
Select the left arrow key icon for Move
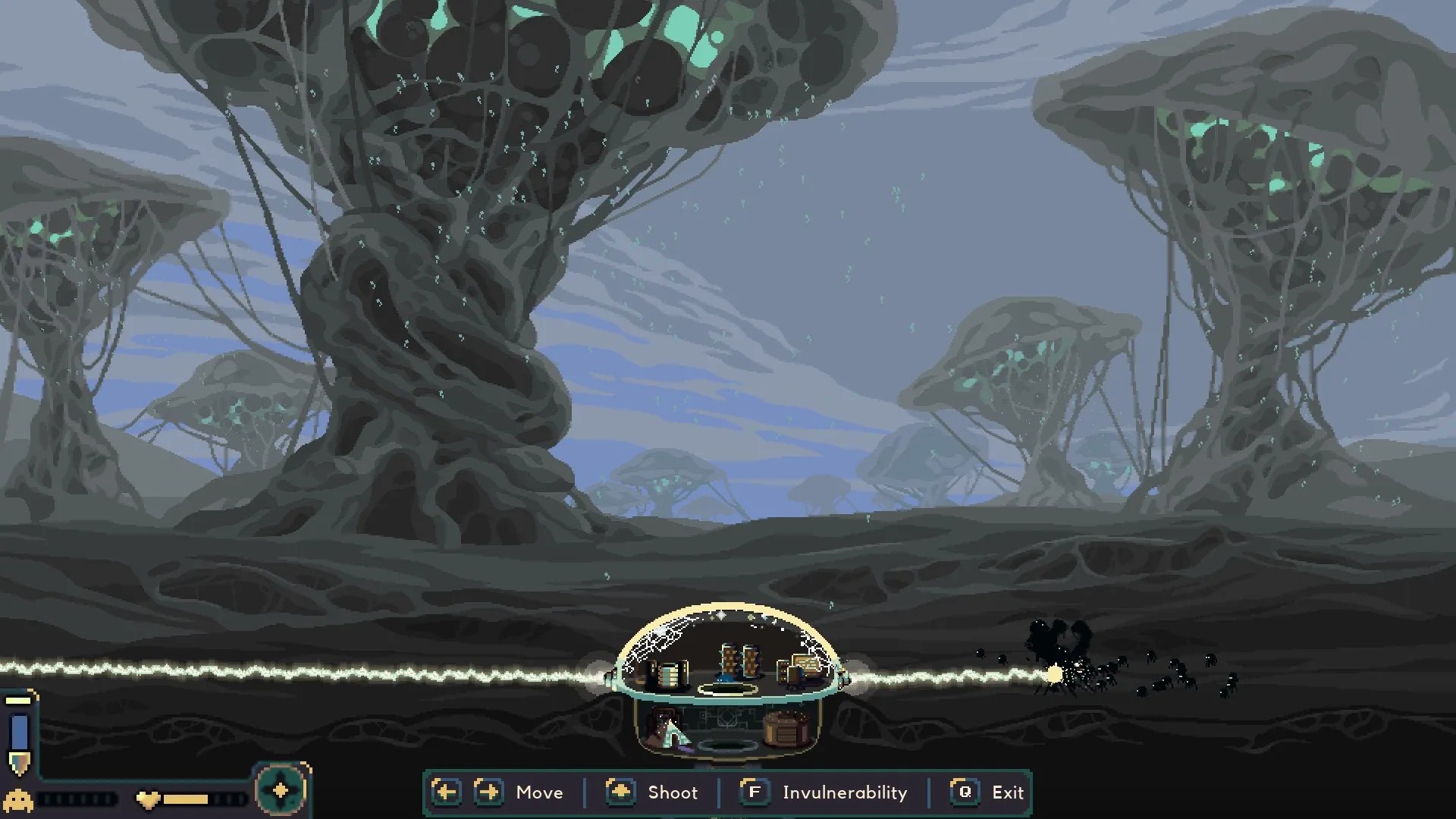446,792
